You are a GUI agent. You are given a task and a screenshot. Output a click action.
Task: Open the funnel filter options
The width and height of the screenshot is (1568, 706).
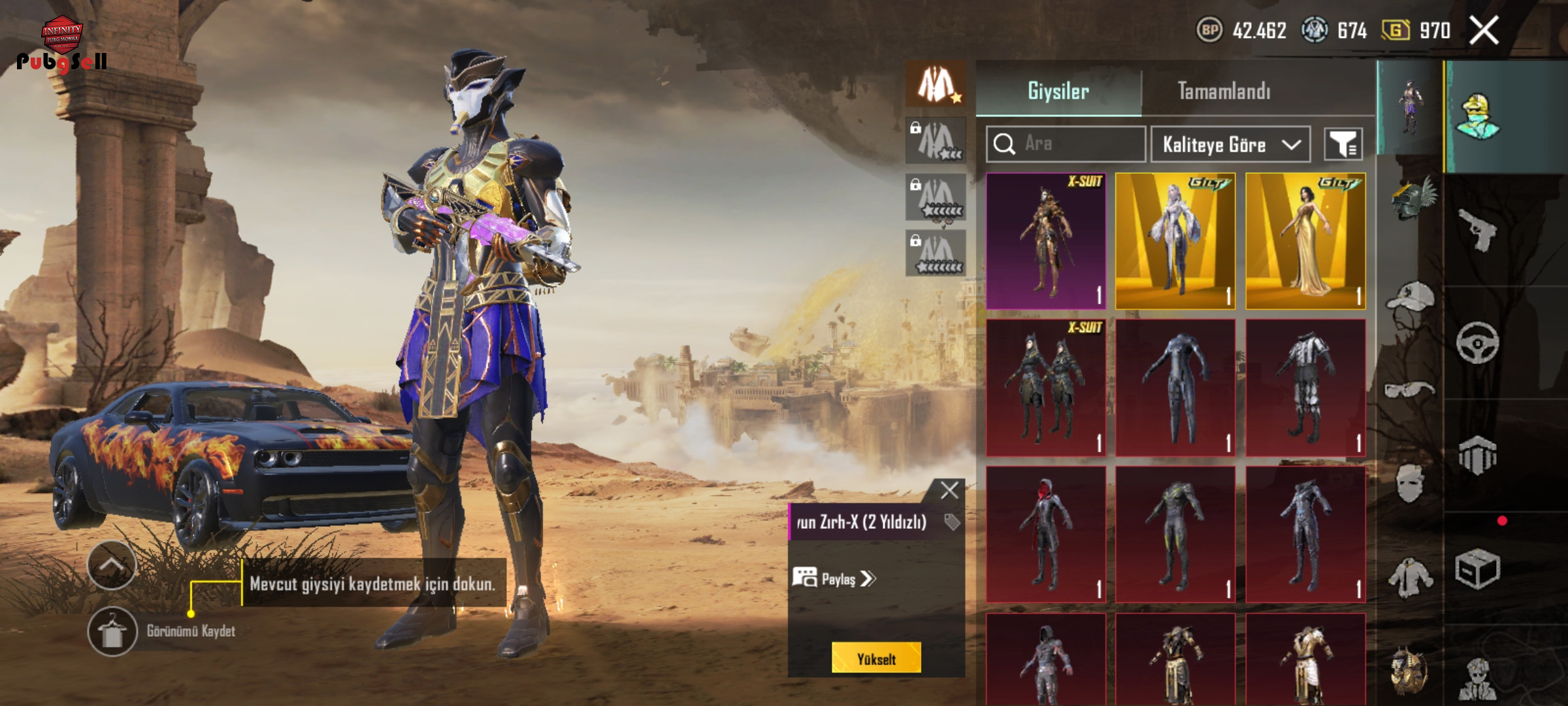tap(1343, 144)
